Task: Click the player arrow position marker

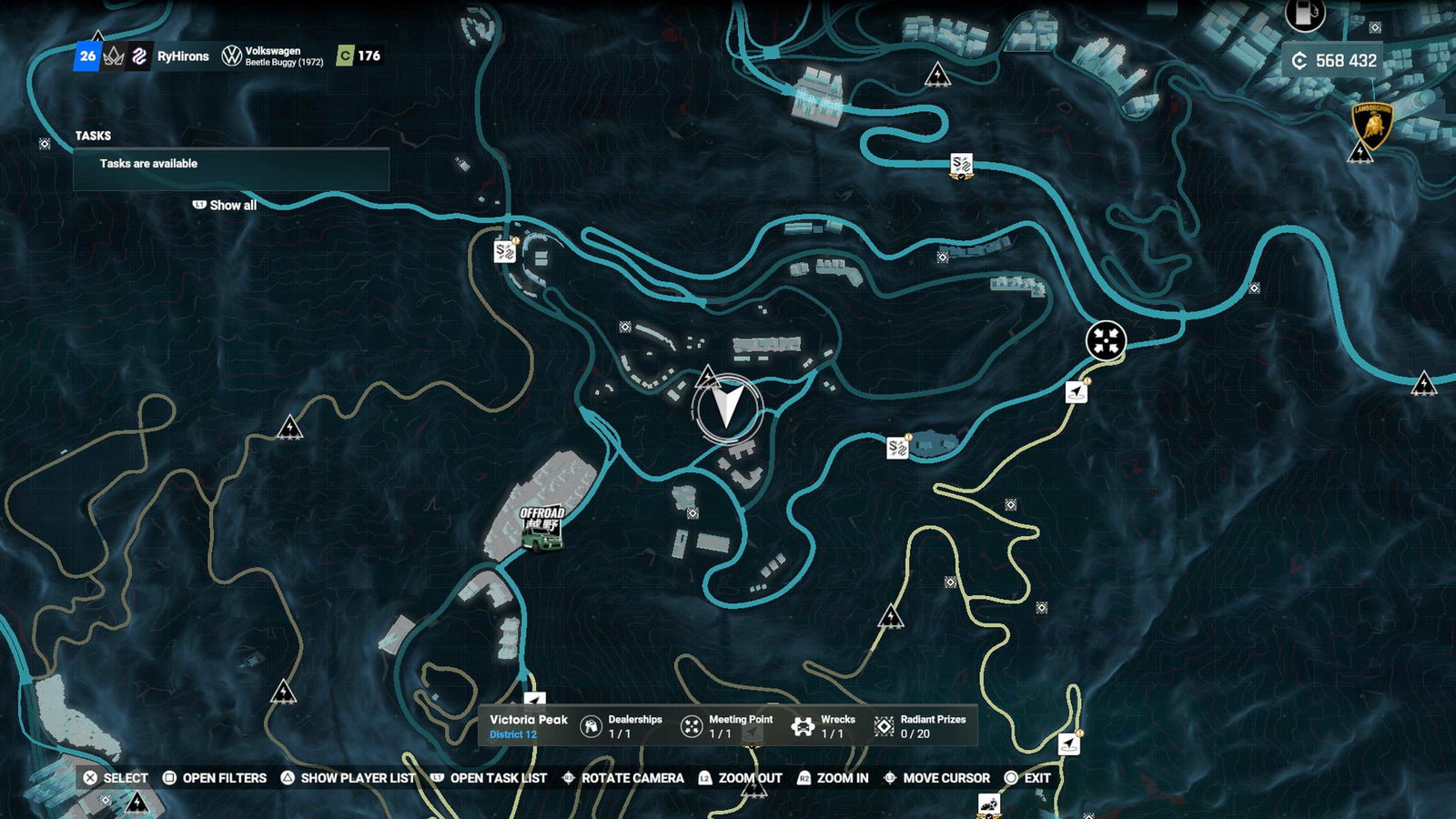Action: 727,407
